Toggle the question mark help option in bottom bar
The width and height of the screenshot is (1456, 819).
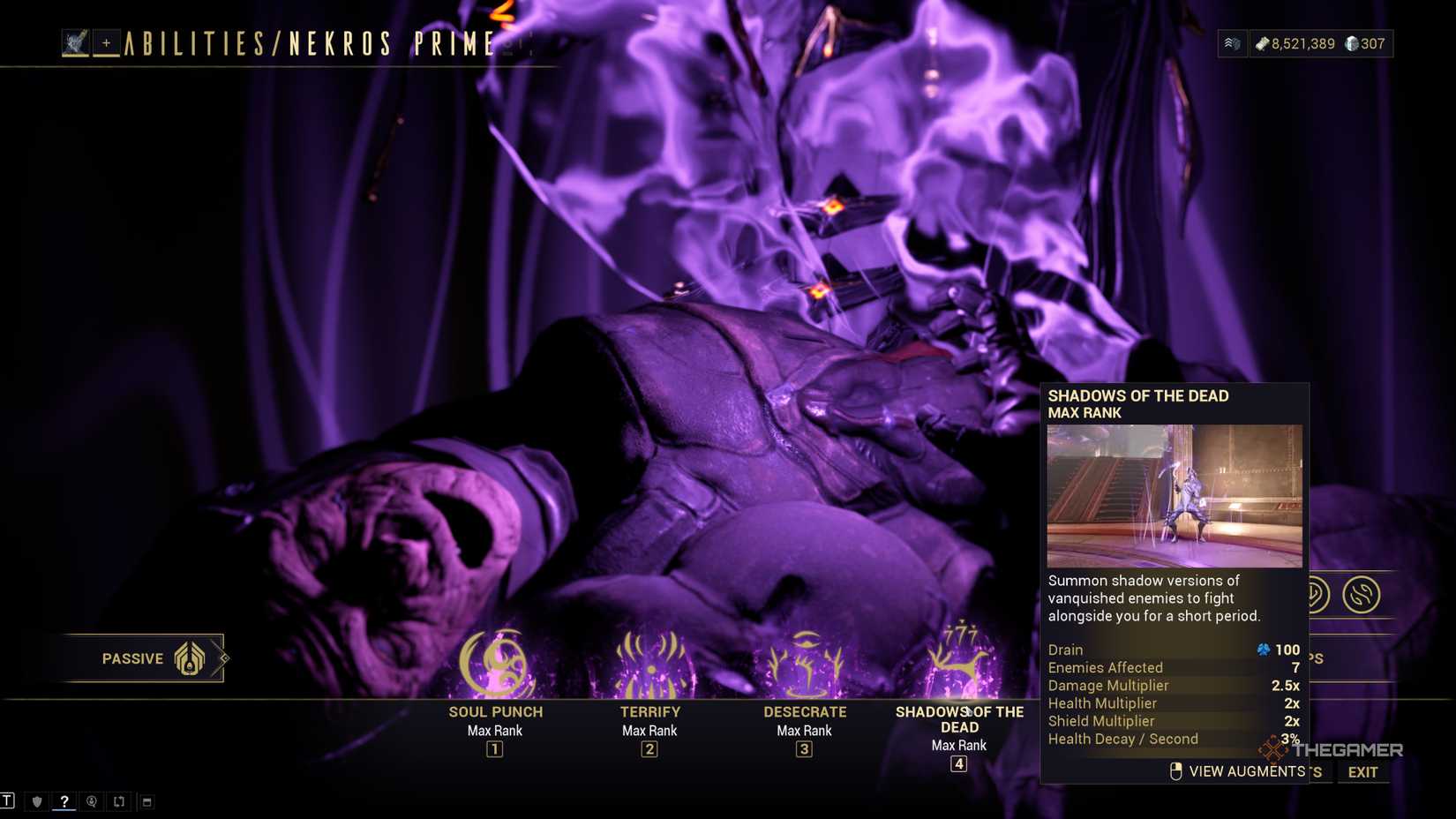click(64, 801)
